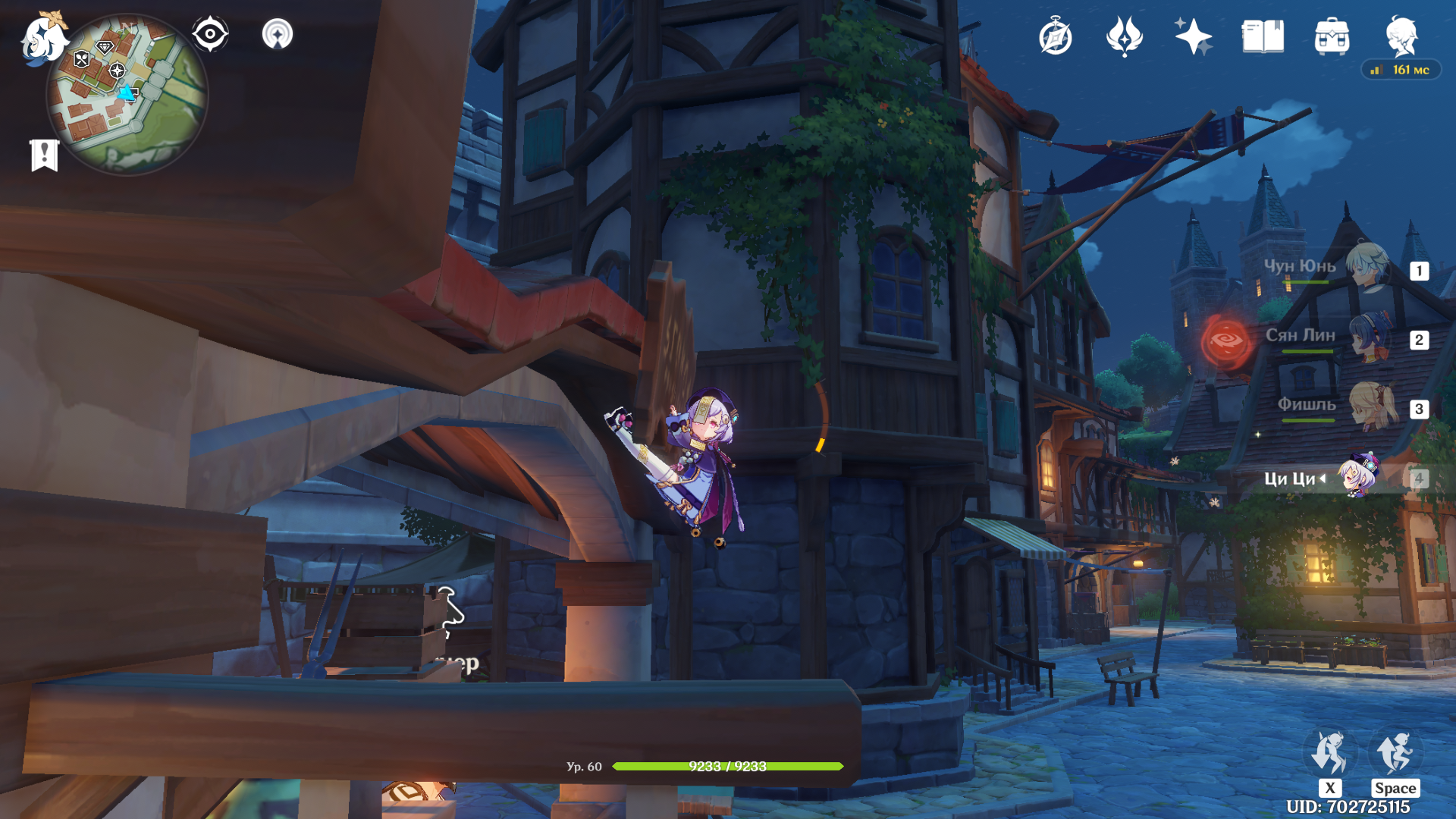Image resolution: width=1456 pixels, height=819 pixels.
Task: Open the character profile head icon
Action: click(1401, 36)
